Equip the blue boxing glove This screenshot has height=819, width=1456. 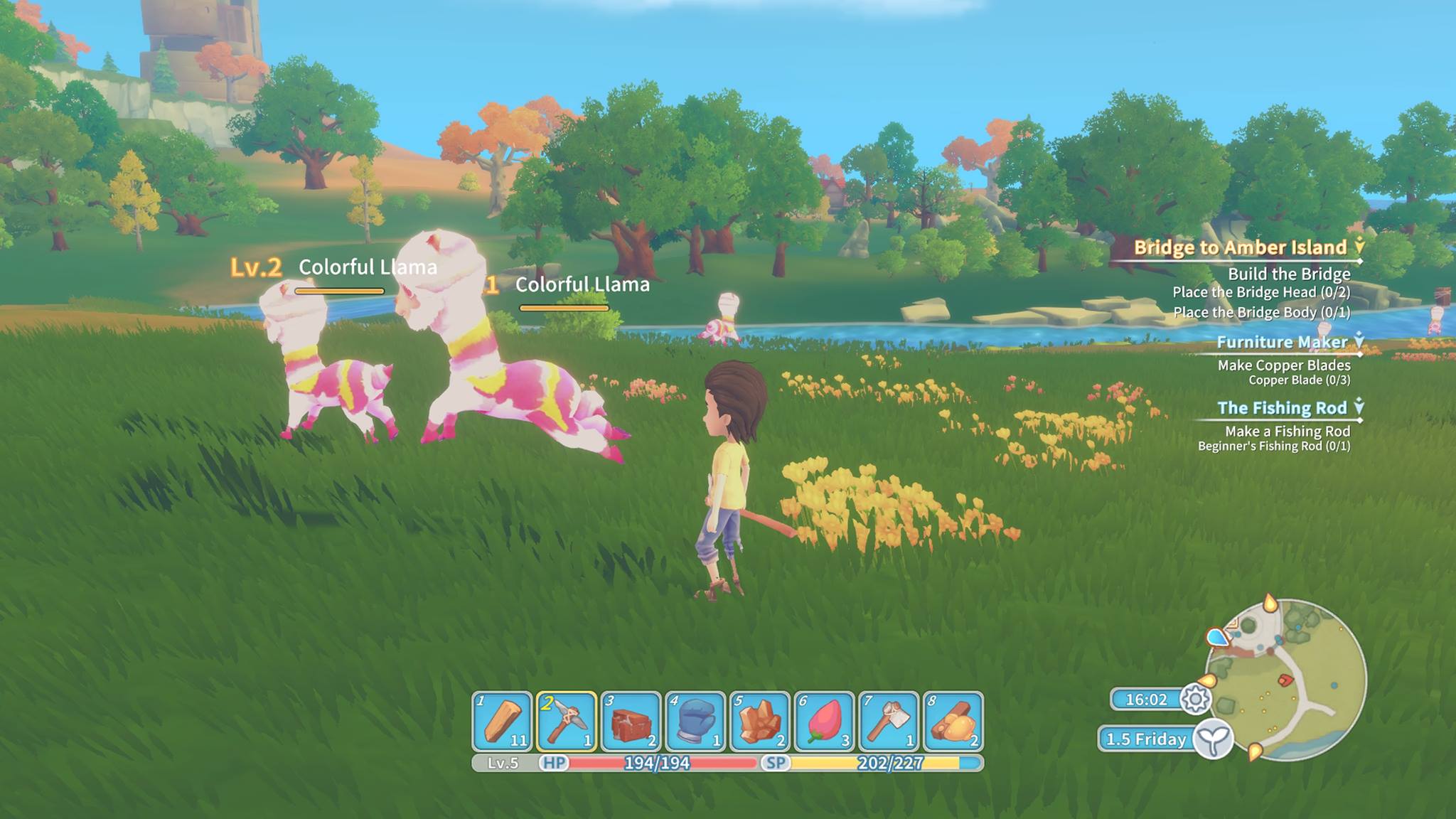click(695, 721)
